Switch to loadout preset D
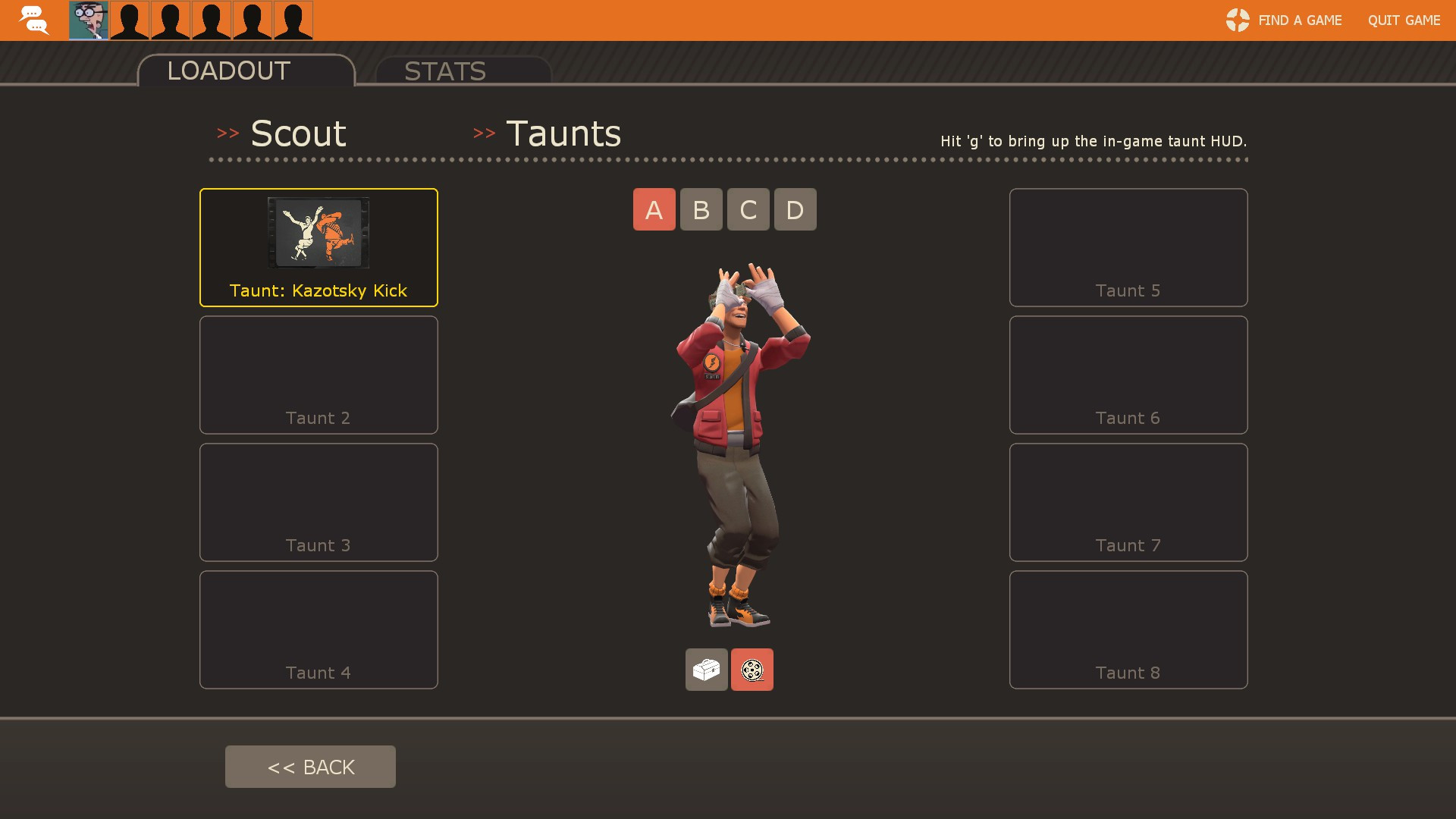 795,209
